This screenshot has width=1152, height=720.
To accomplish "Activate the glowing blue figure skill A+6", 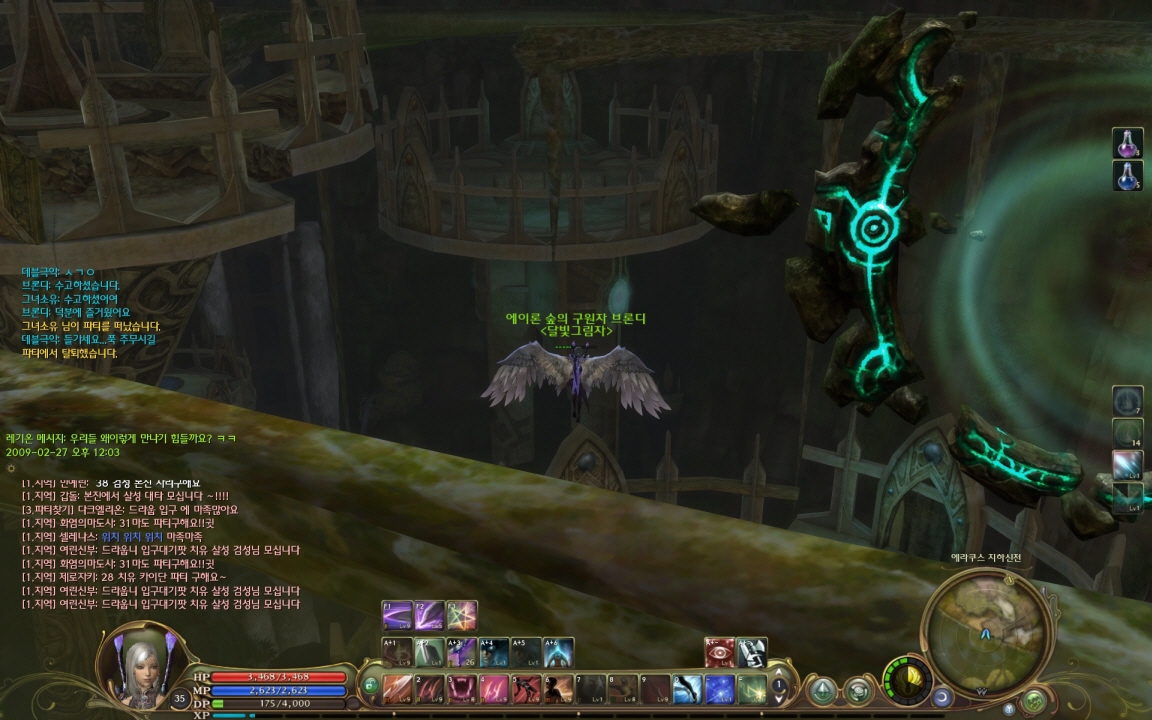I will click(558, 652).
